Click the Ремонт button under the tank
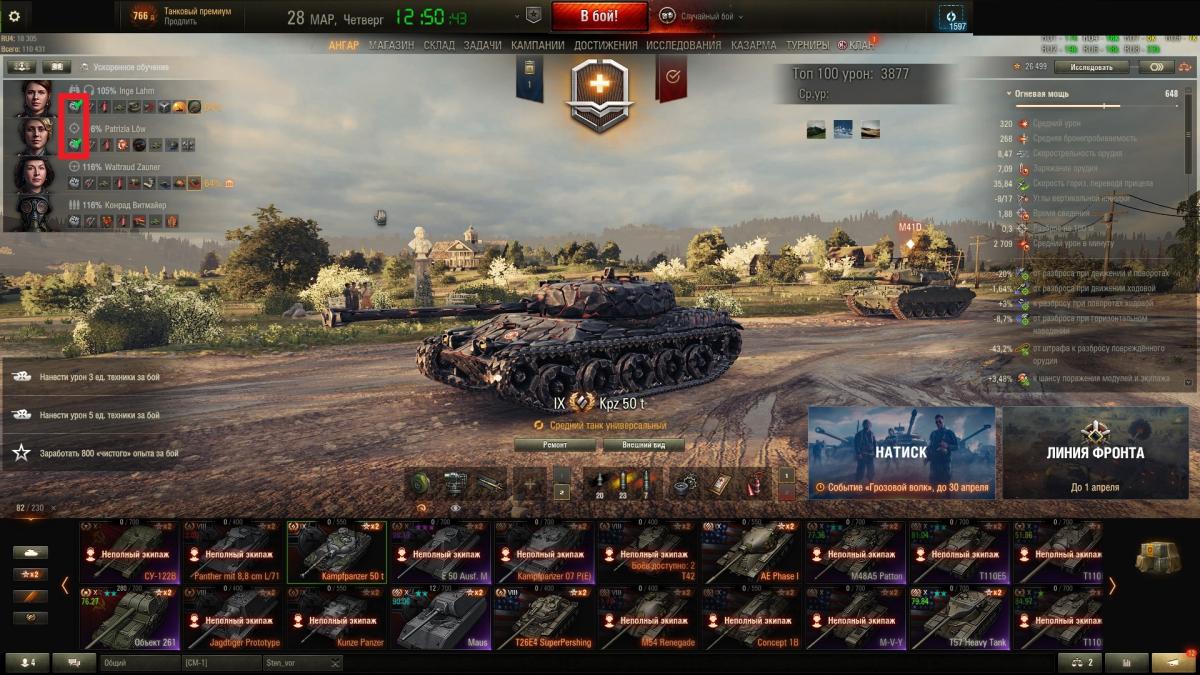This screenshot has width=1200, height=675. [x=554, y=445]
